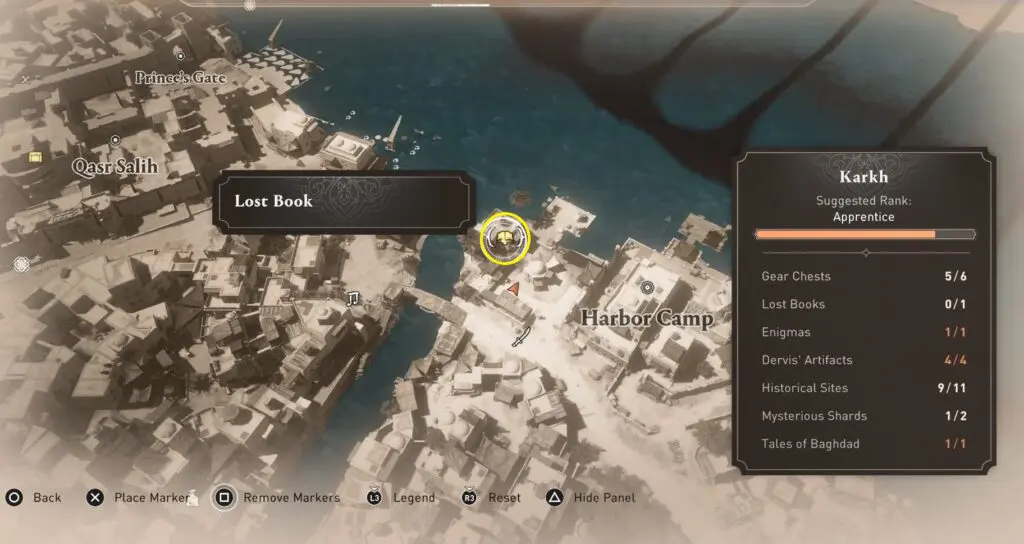1024x544 pixels.
Task: Select the orange player arrow marker
Action: coord(513,289)
